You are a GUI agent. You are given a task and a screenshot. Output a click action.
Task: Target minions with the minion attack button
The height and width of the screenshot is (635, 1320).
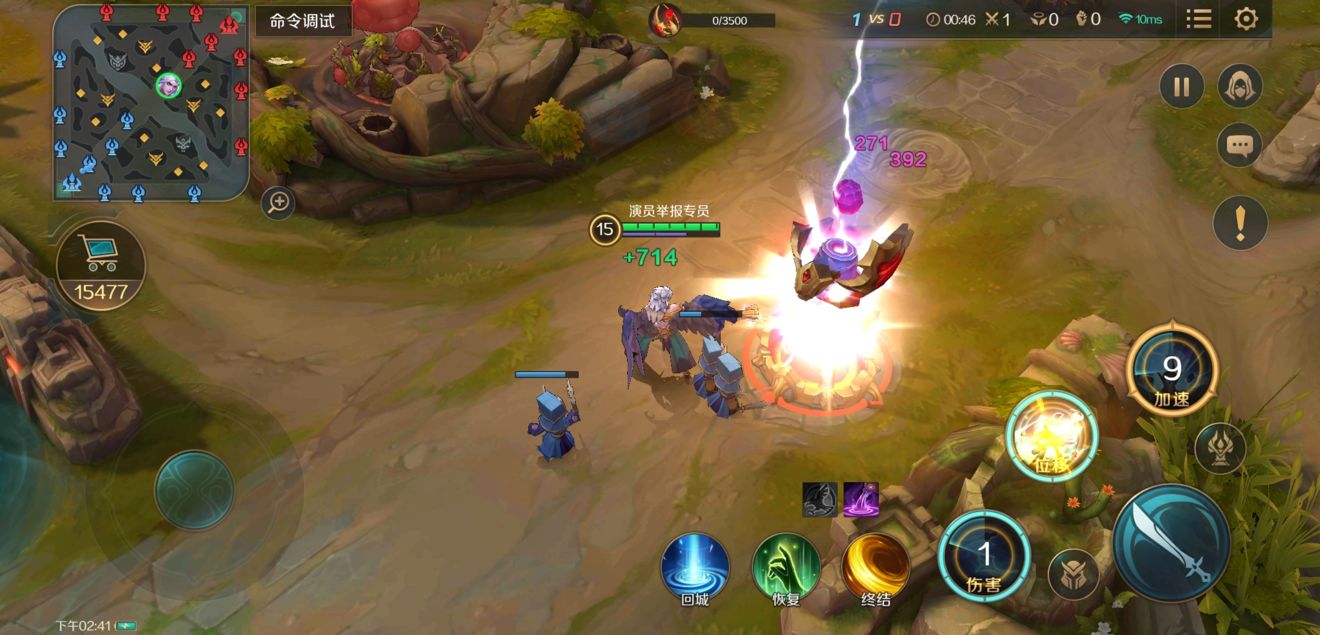(1074, 575)
